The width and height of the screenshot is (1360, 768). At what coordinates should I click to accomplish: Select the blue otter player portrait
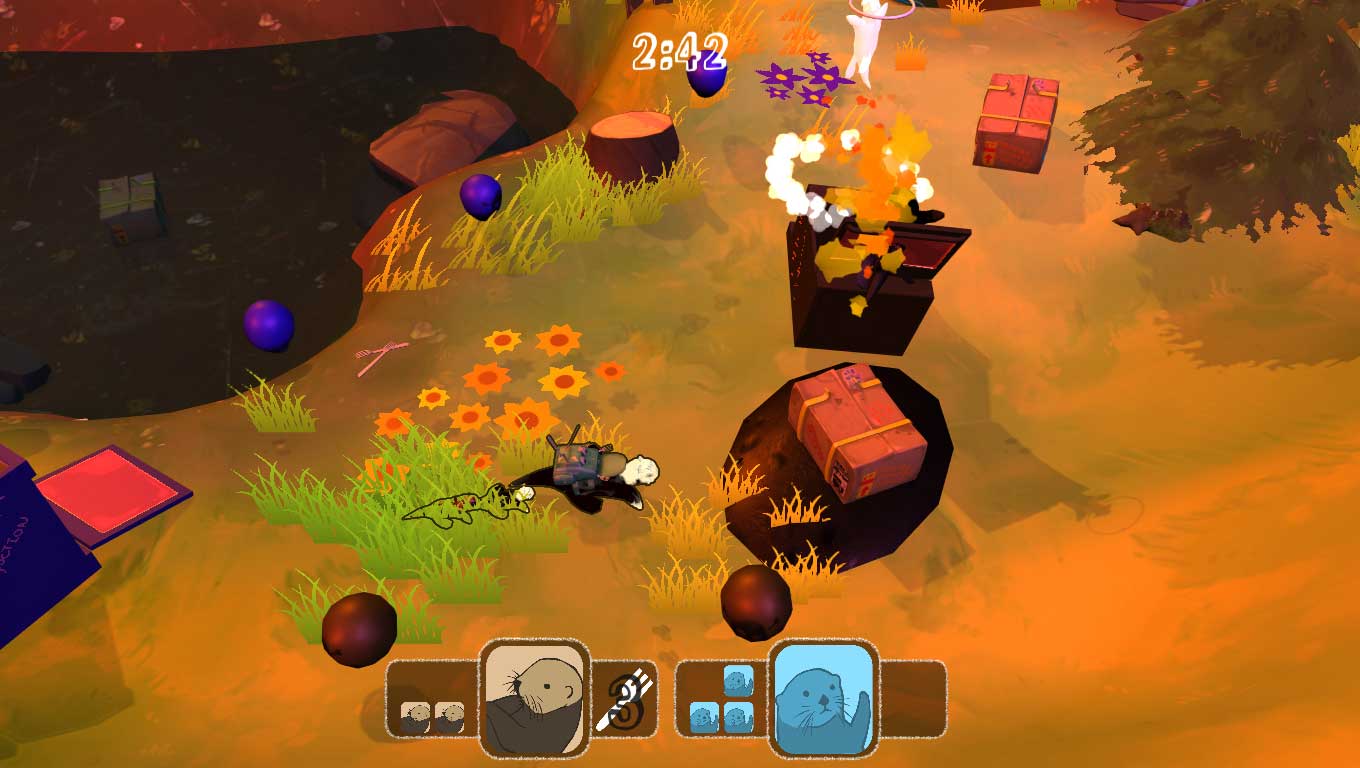click(x=823, y=697)
